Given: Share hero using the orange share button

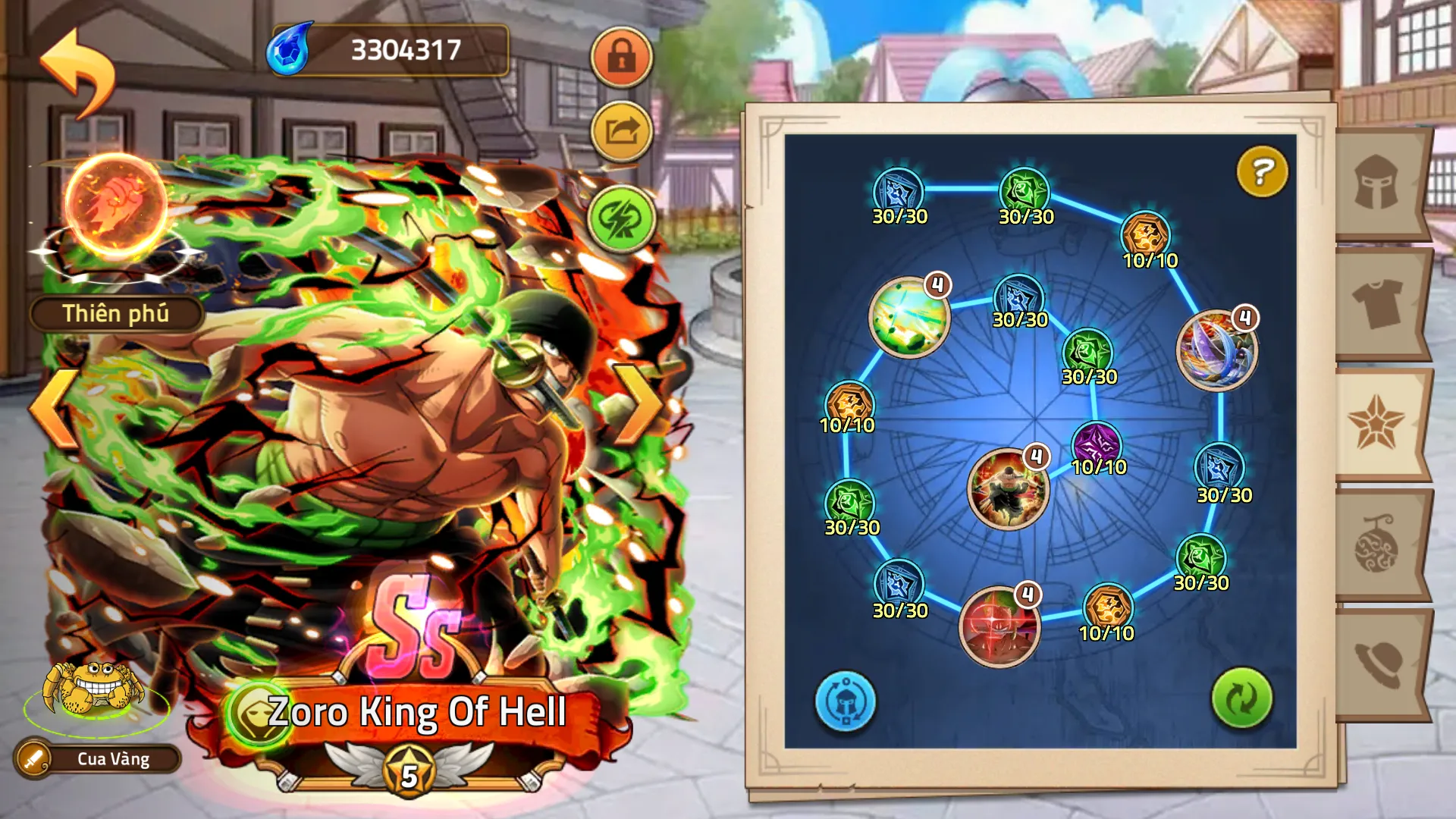Looking at the screenshot, I should pos(621,132).
